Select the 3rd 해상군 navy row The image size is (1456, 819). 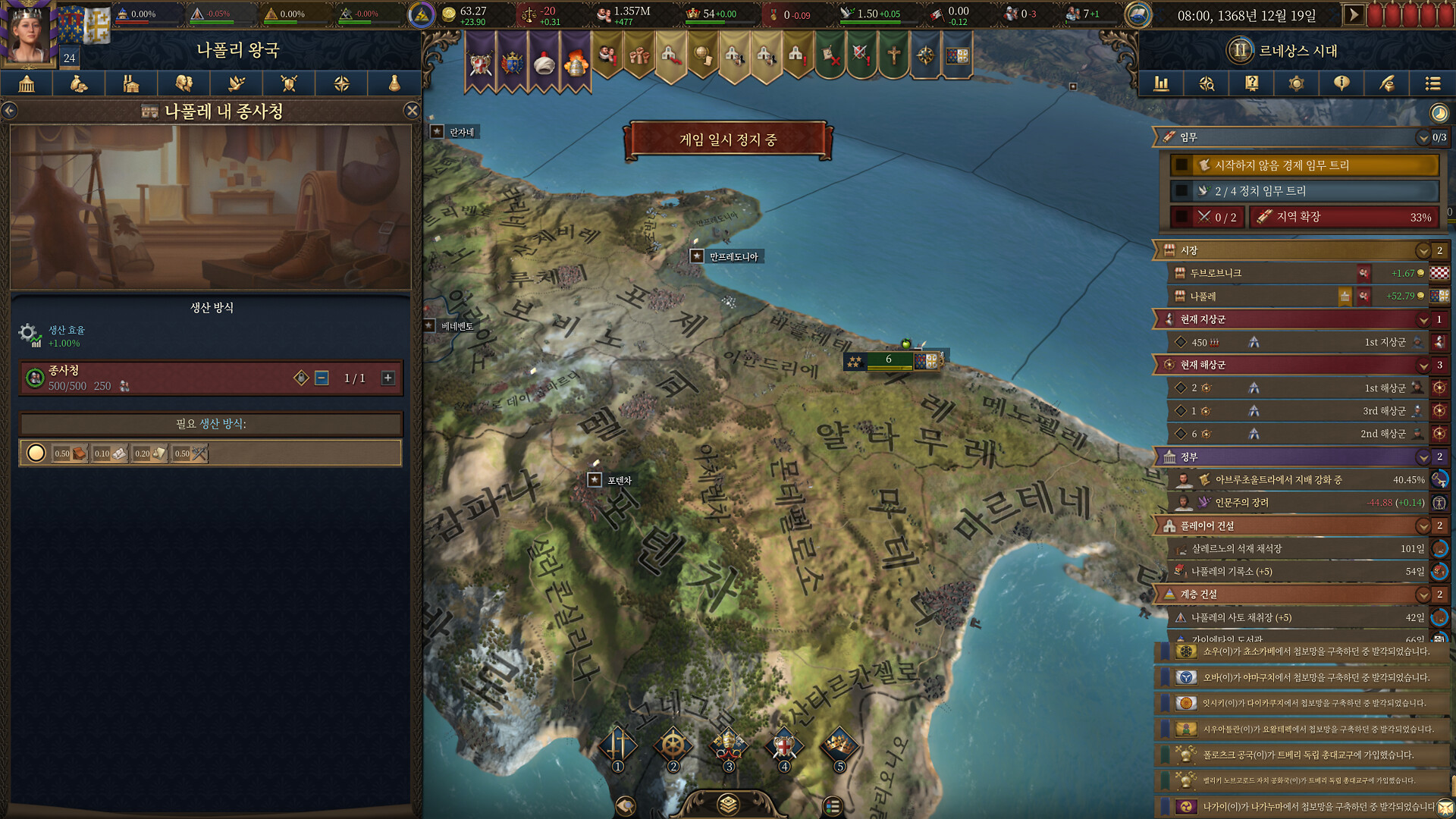(1297, 411)
